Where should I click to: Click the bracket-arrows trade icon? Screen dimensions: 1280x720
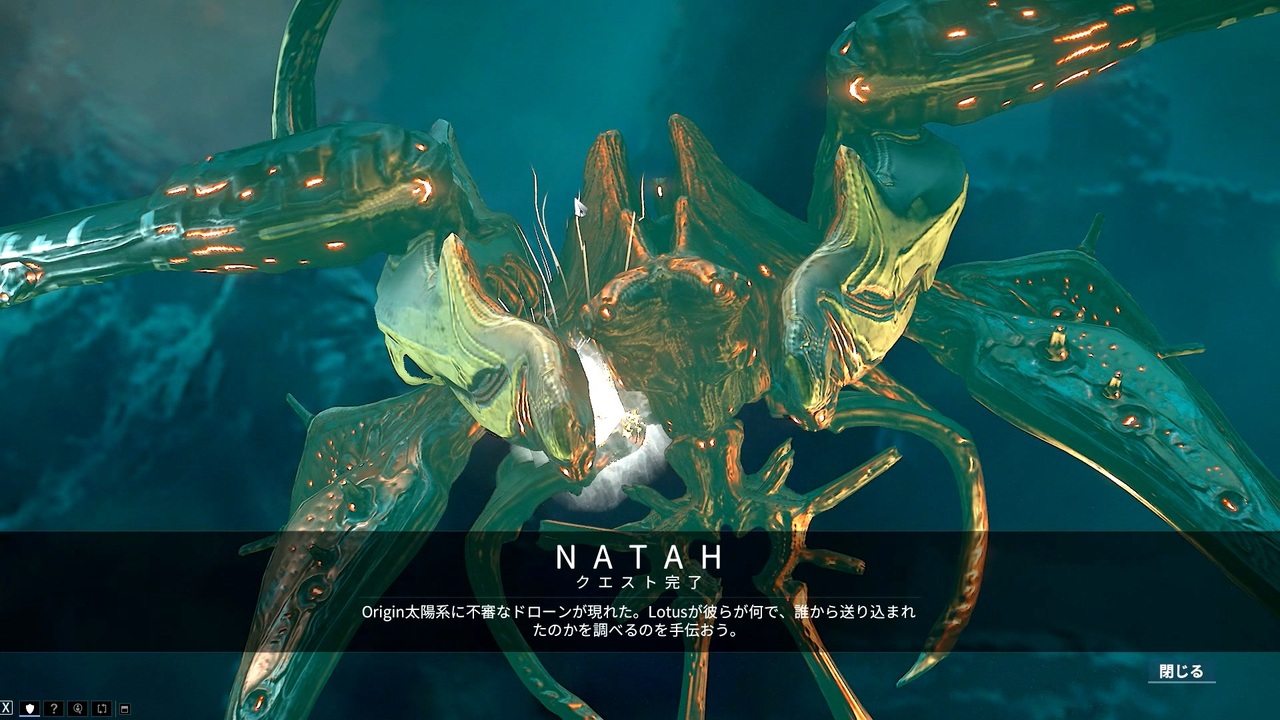pos(102,708)
